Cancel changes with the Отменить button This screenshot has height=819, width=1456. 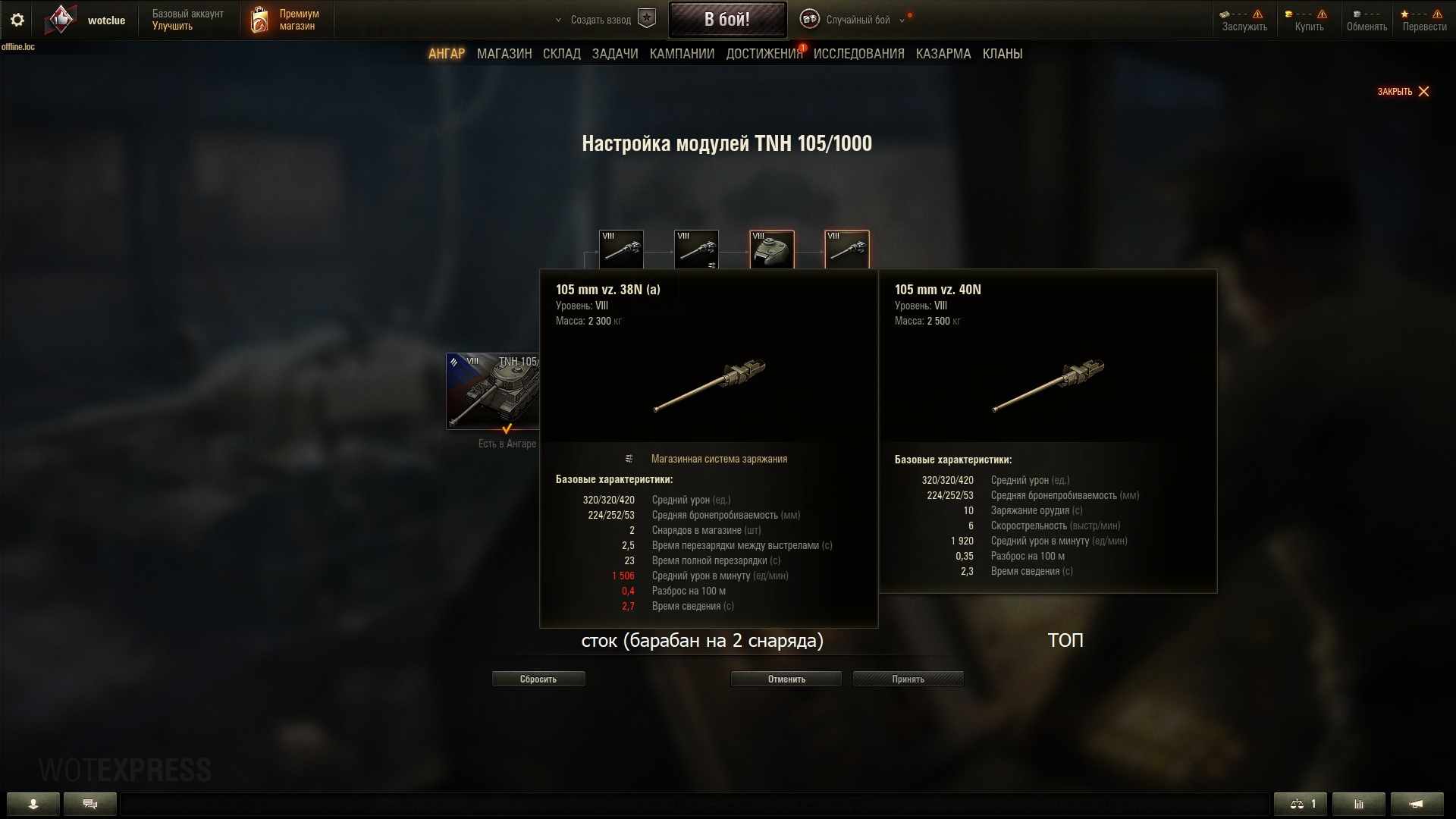tap(786, 679)
